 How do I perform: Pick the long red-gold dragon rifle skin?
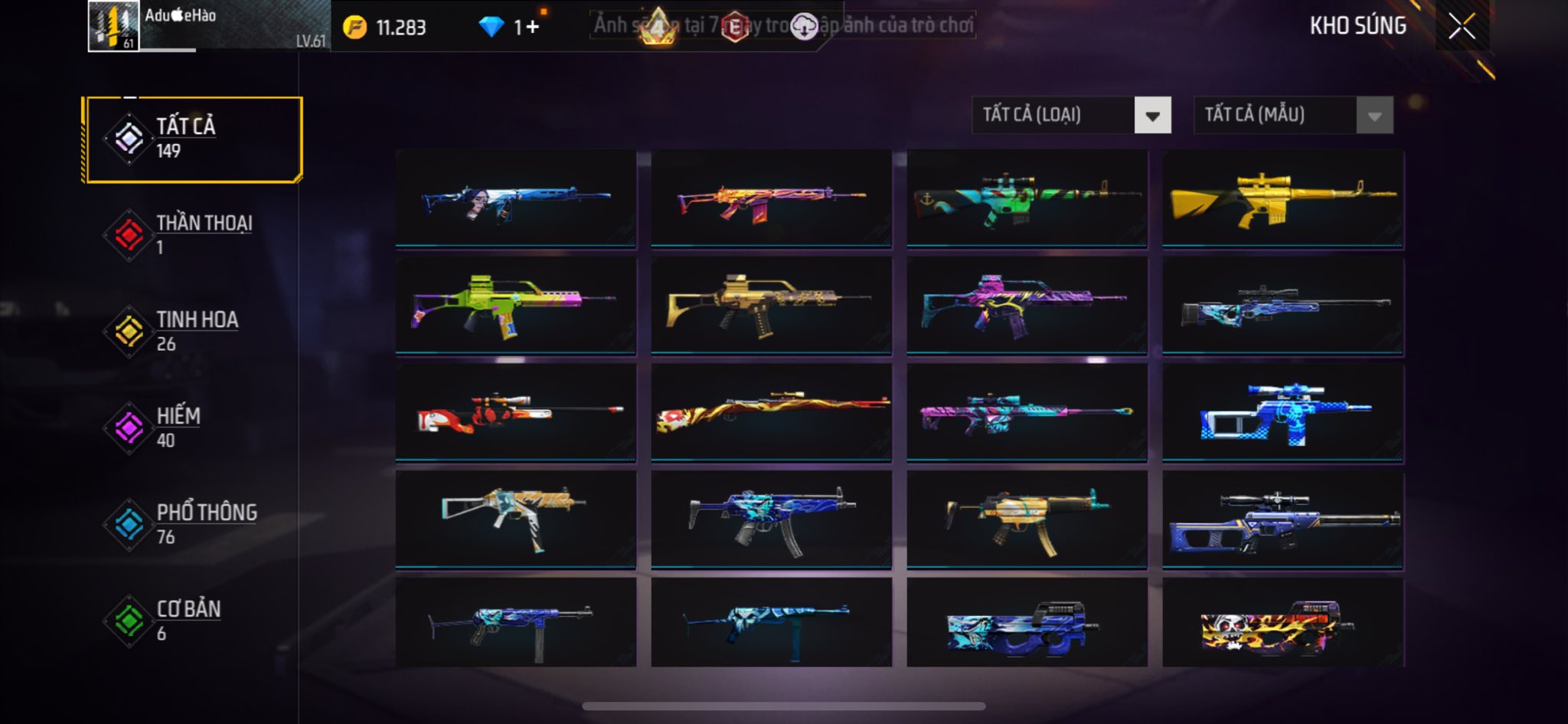click(x=771, y=413)
